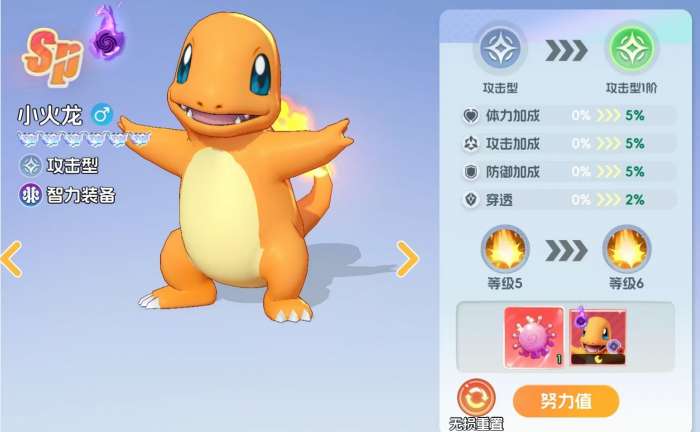Activate the 无损重置 reset button
This screenshot has width=700, height=432.
[x=476, y=397]
